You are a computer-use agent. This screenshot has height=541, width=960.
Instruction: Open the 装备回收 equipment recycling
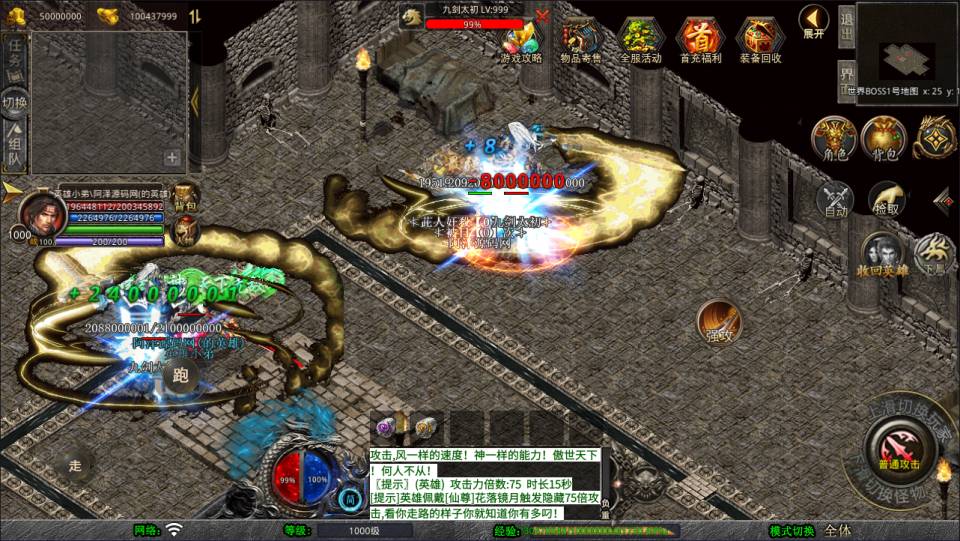(x=760, y=38)
